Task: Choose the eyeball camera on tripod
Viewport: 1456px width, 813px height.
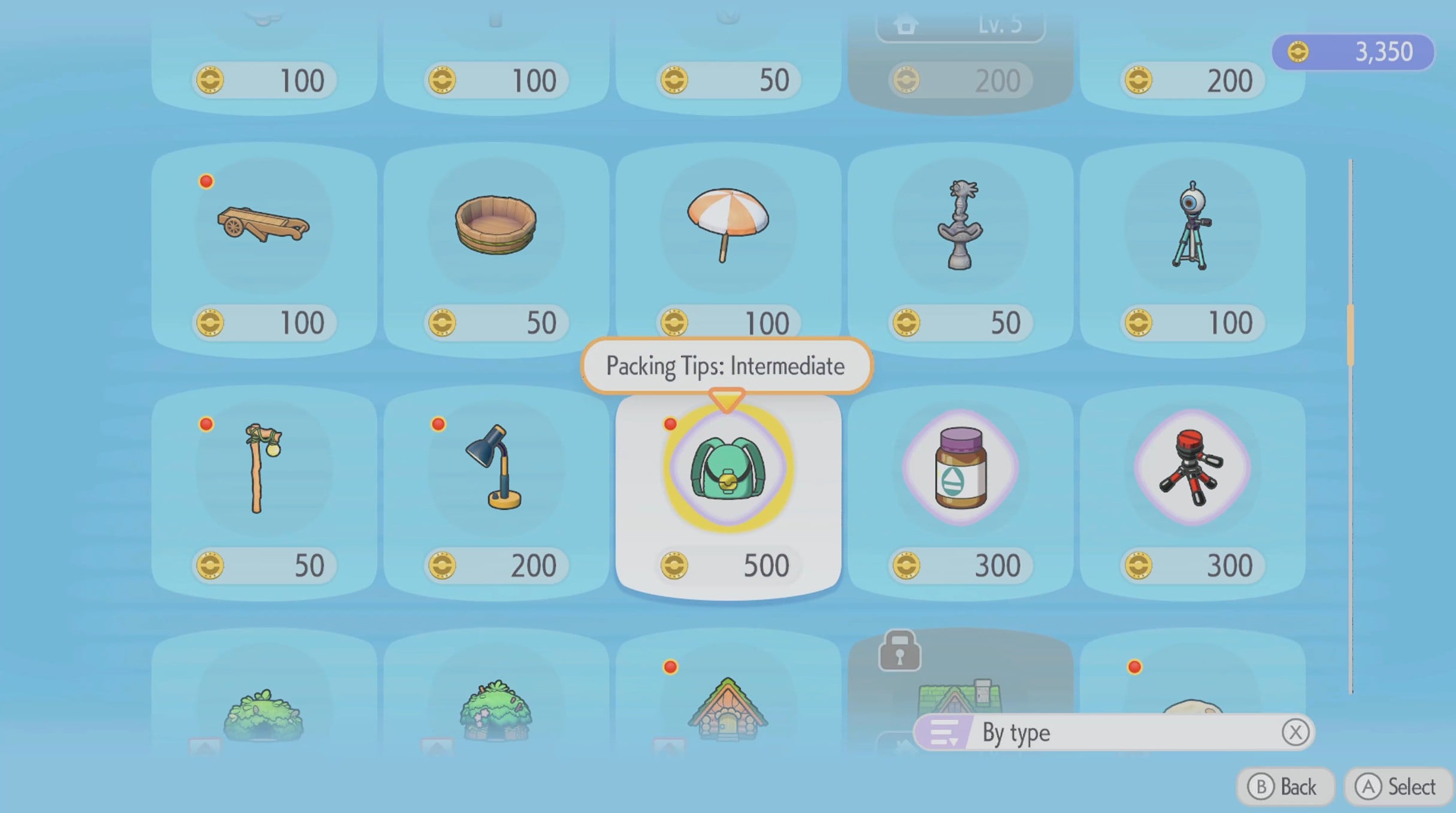Action: click(x=1192, y=226)
